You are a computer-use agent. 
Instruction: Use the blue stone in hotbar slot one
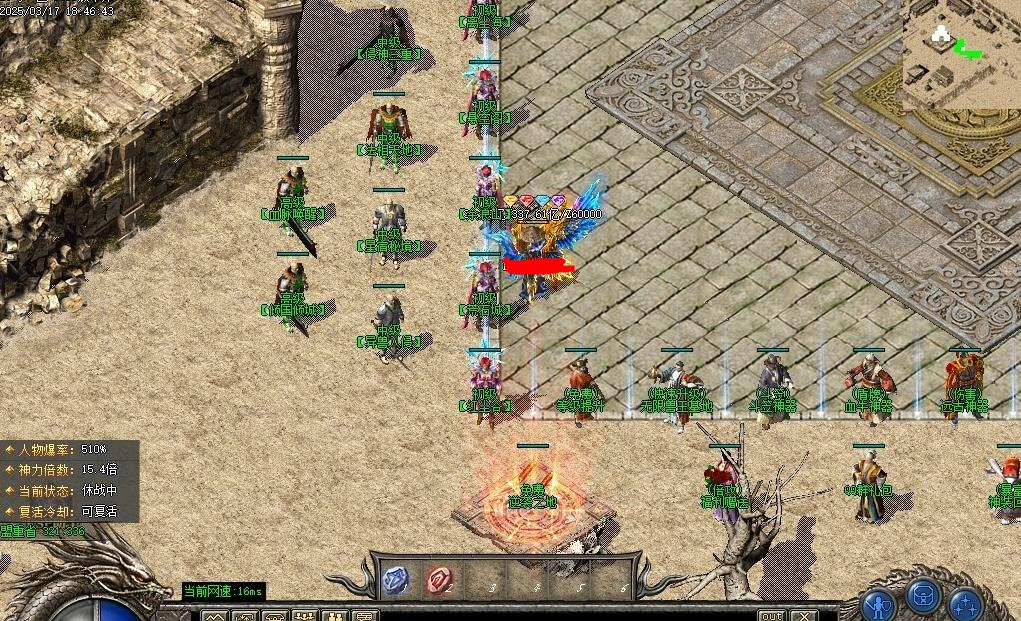pos(396,579)
